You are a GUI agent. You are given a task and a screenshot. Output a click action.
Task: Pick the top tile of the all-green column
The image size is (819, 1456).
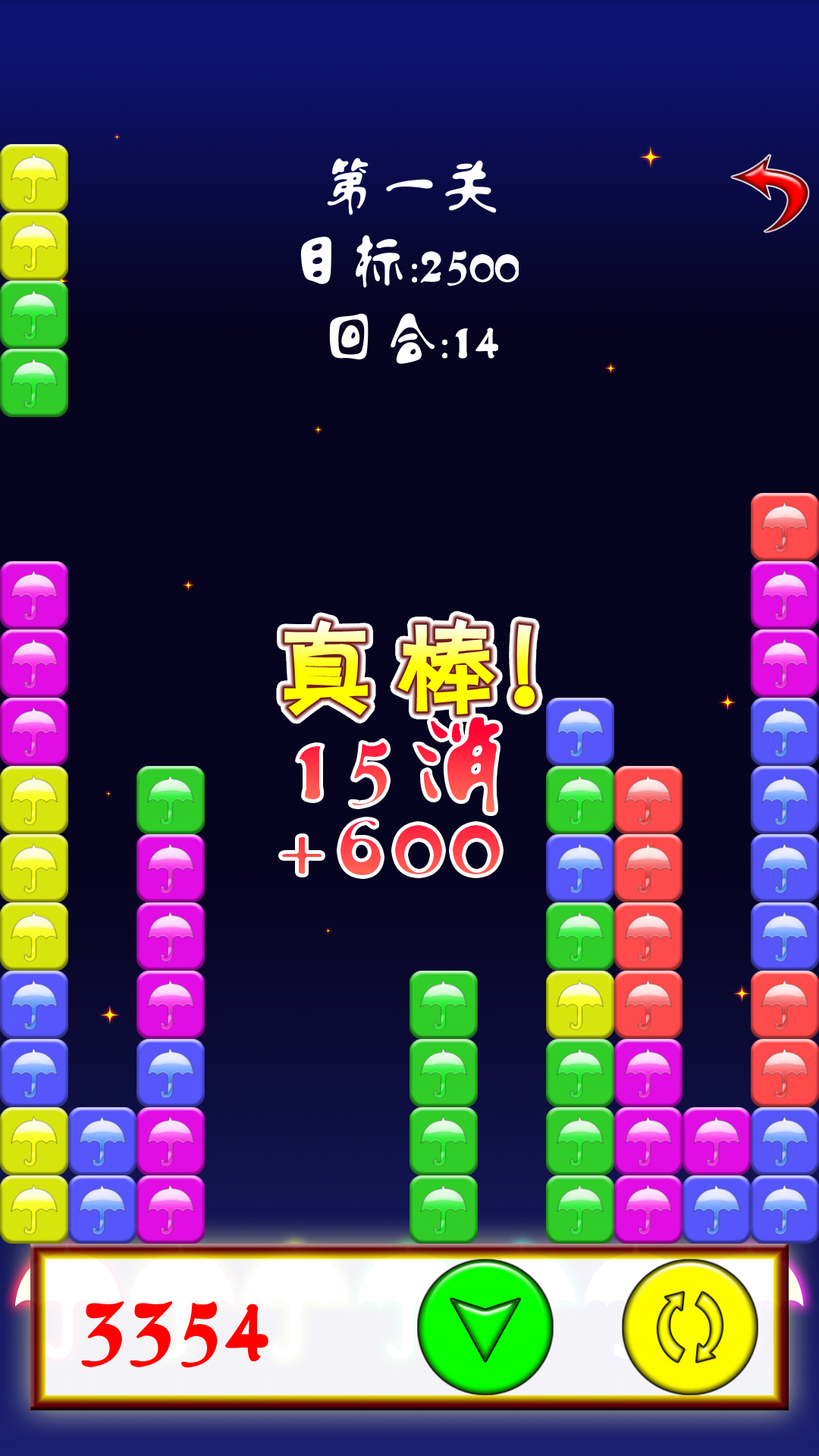click(444, 1005)
